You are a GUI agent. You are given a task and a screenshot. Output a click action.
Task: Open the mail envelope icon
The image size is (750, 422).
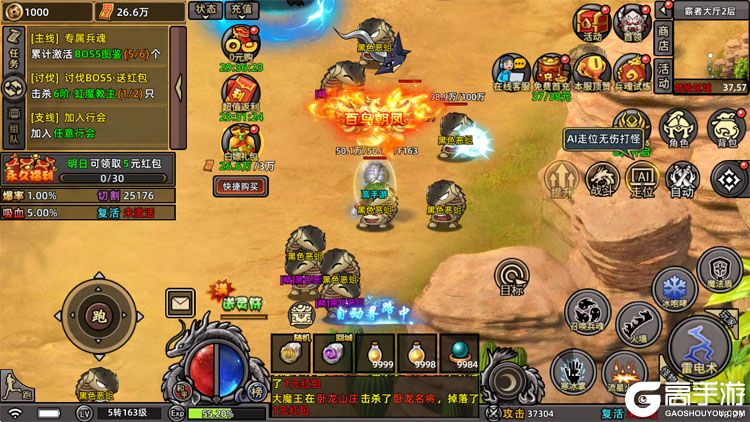point(180,300)
